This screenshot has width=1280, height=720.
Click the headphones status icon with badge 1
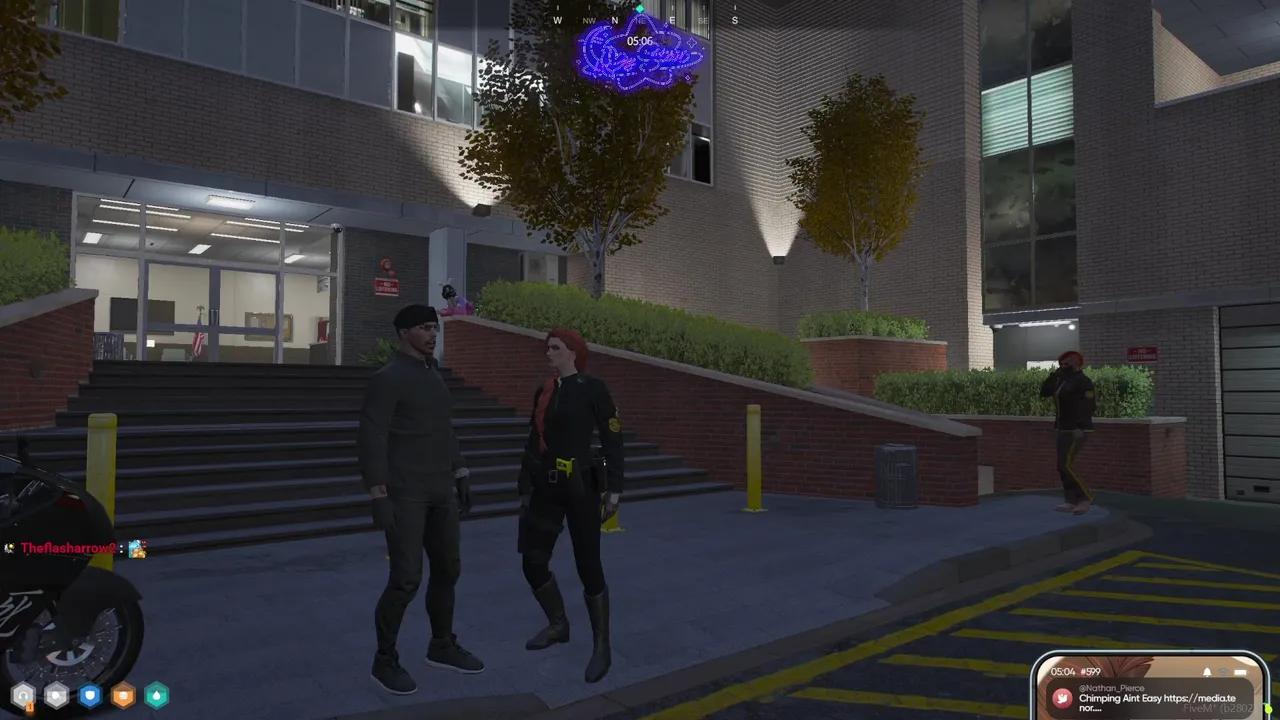point(23,693)
